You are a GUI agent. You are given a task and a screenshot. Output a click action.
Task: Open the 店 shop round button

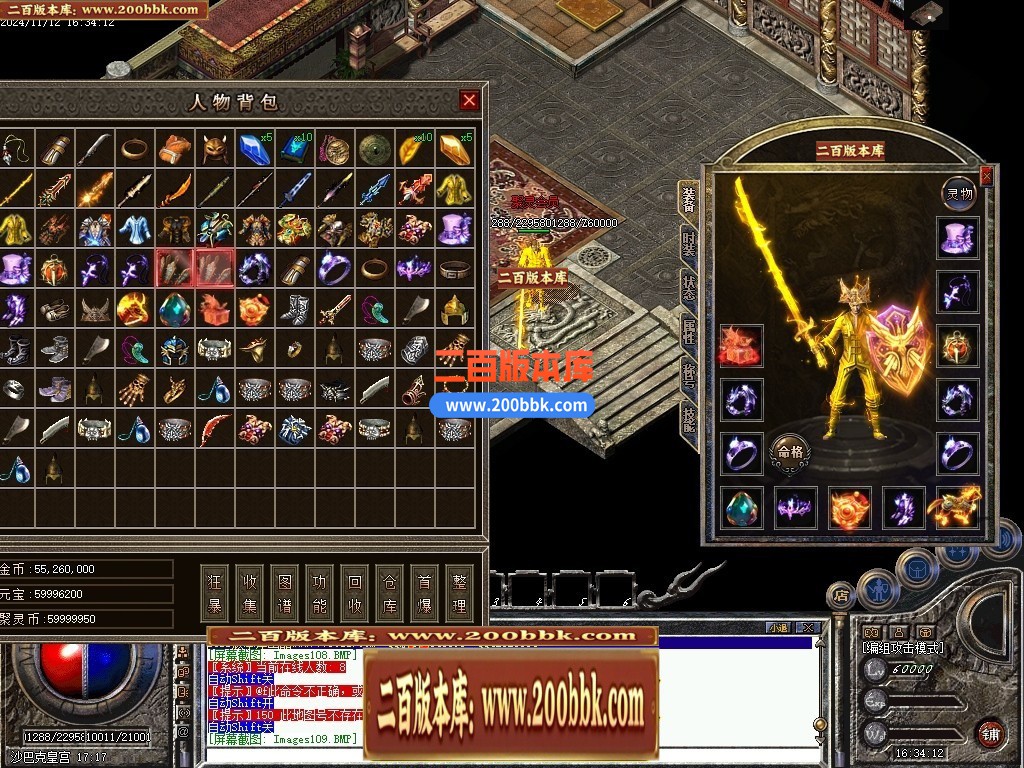coord(840,597)
